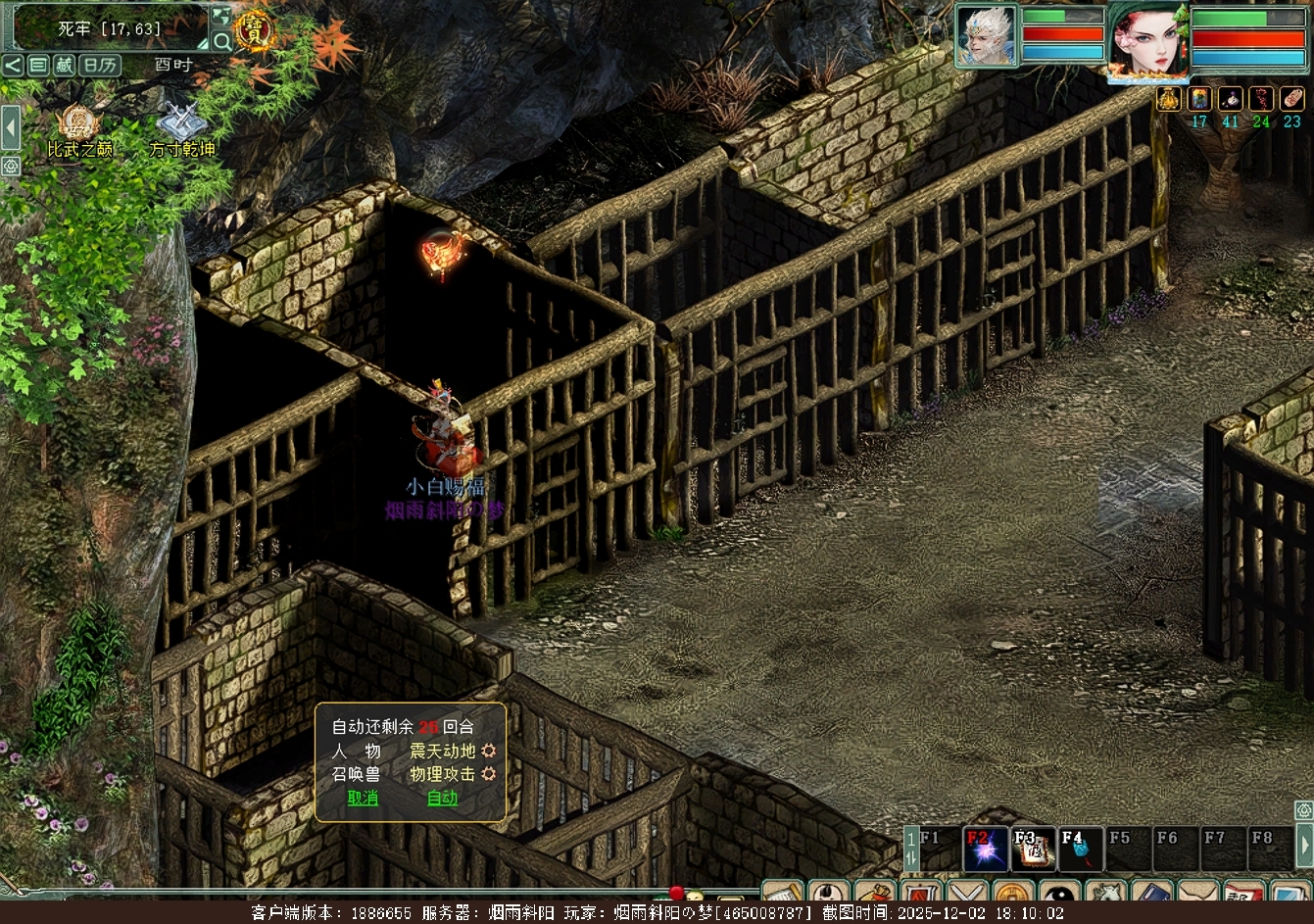Collapse the left side panel arrow

[10, 127]
